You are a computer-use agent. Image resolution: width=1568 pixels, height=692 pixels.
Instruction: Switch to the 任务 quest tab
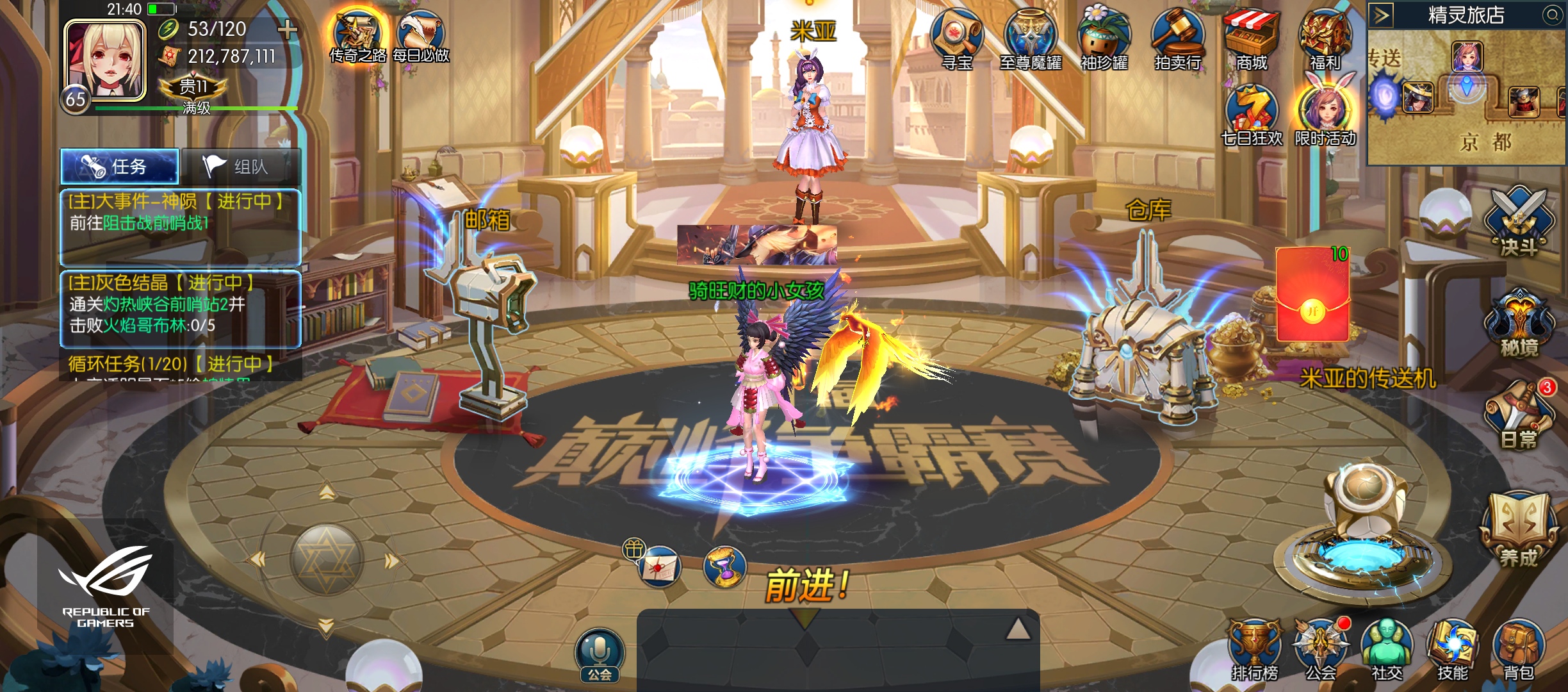click(120, 167)
